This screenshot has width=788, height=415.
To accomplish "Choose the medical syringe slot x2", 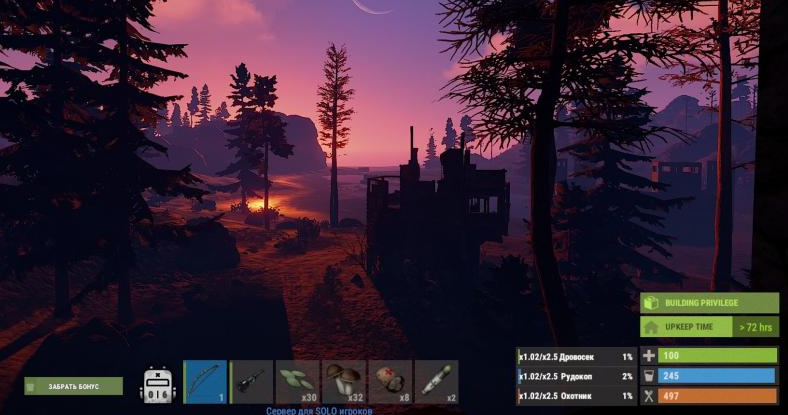I will click(x=436, y=382).
